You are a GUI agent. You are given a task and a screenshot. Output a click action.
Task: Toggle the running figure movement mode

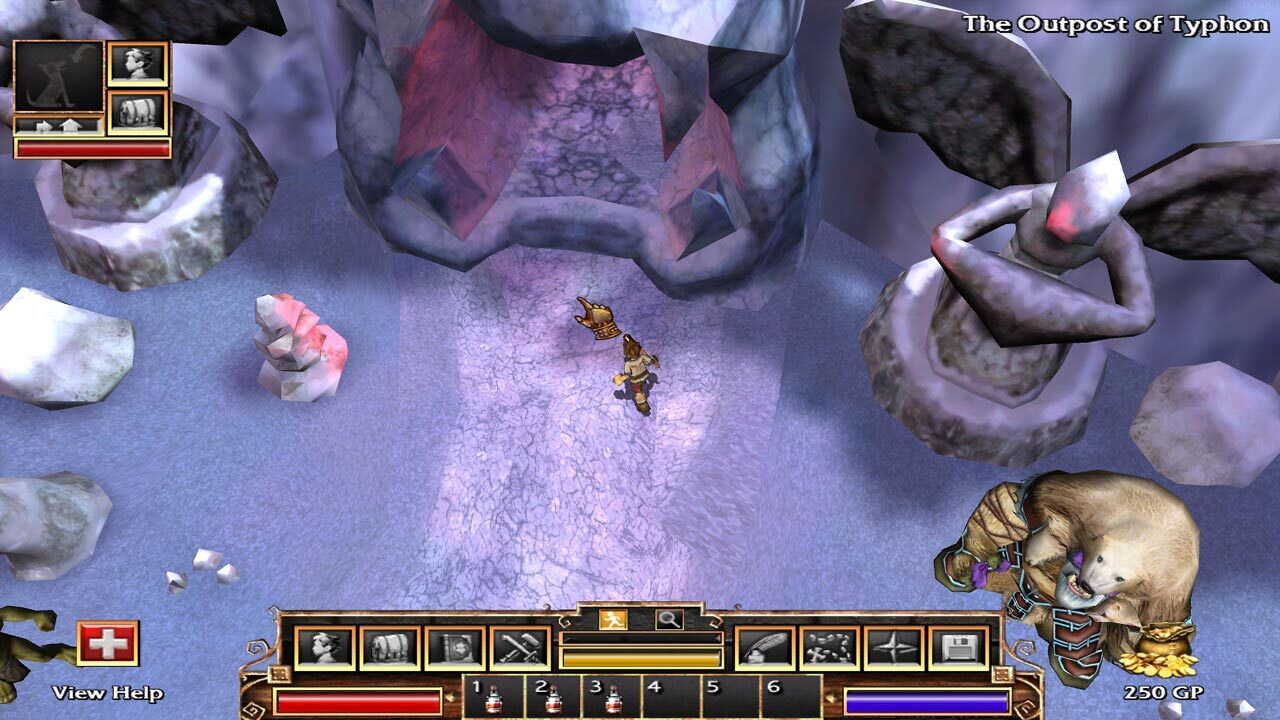tap(612, 619)
